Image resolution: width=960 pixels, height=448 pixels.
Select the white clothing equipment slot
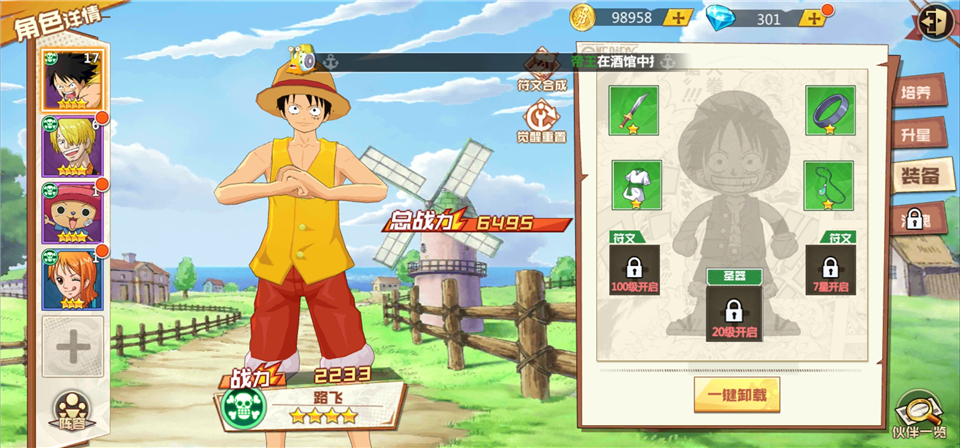(634, 185)
